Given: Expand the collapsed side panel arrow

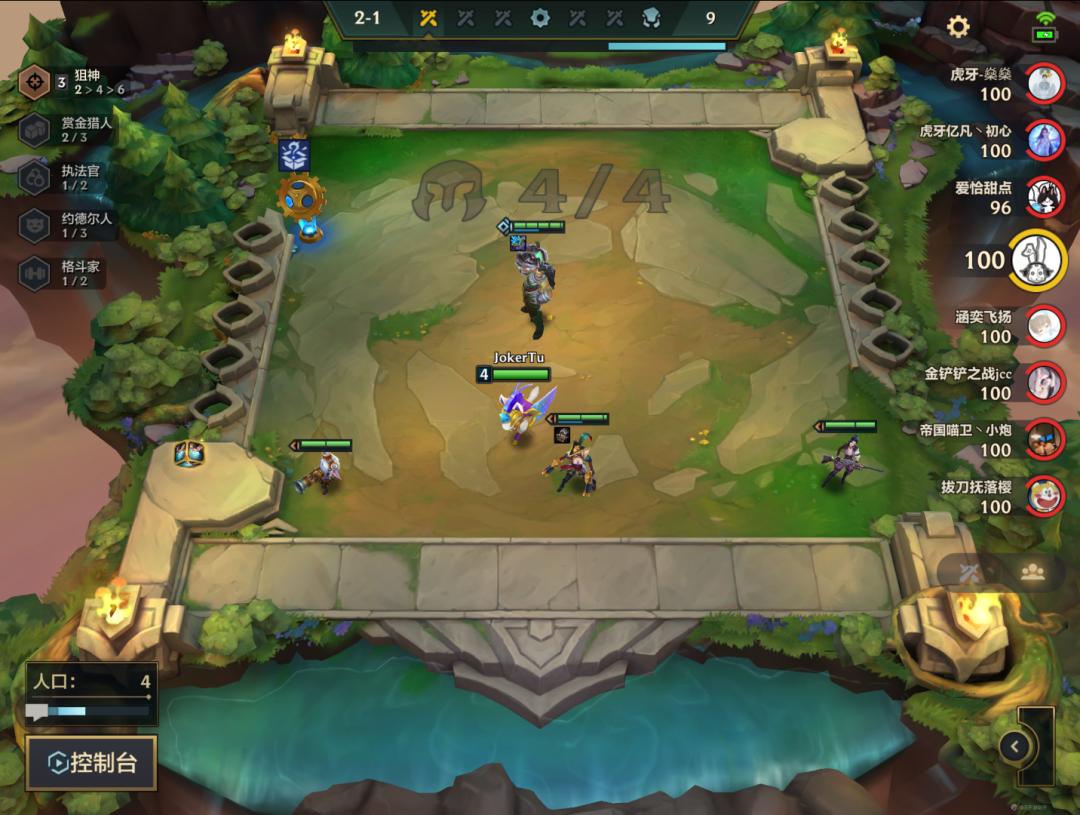Looking at the screenshot, I should (1015, 746).
